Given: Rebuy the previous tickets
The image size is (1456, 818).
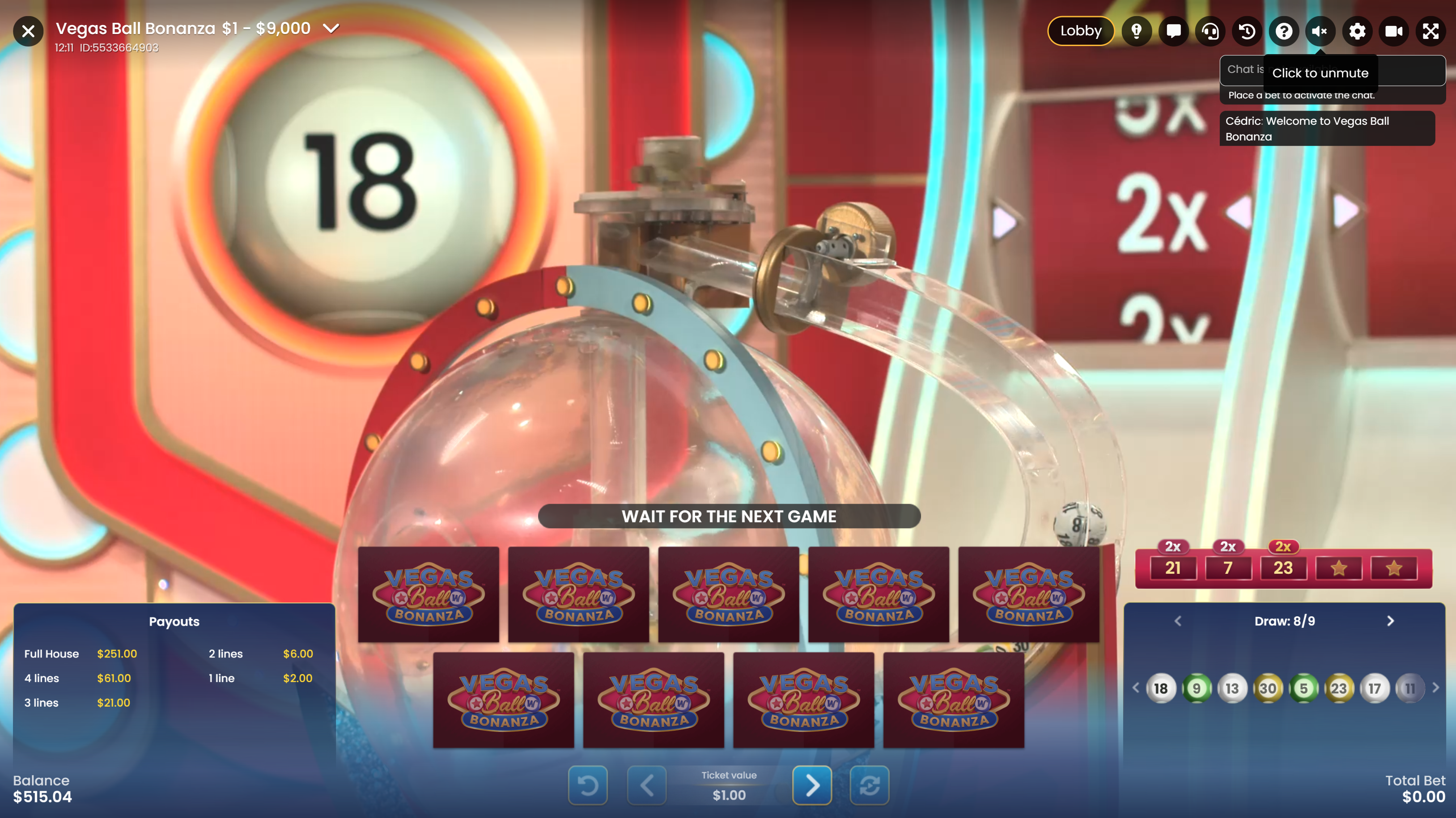Looking at the screenshot, I should click(x=870, y=785).
